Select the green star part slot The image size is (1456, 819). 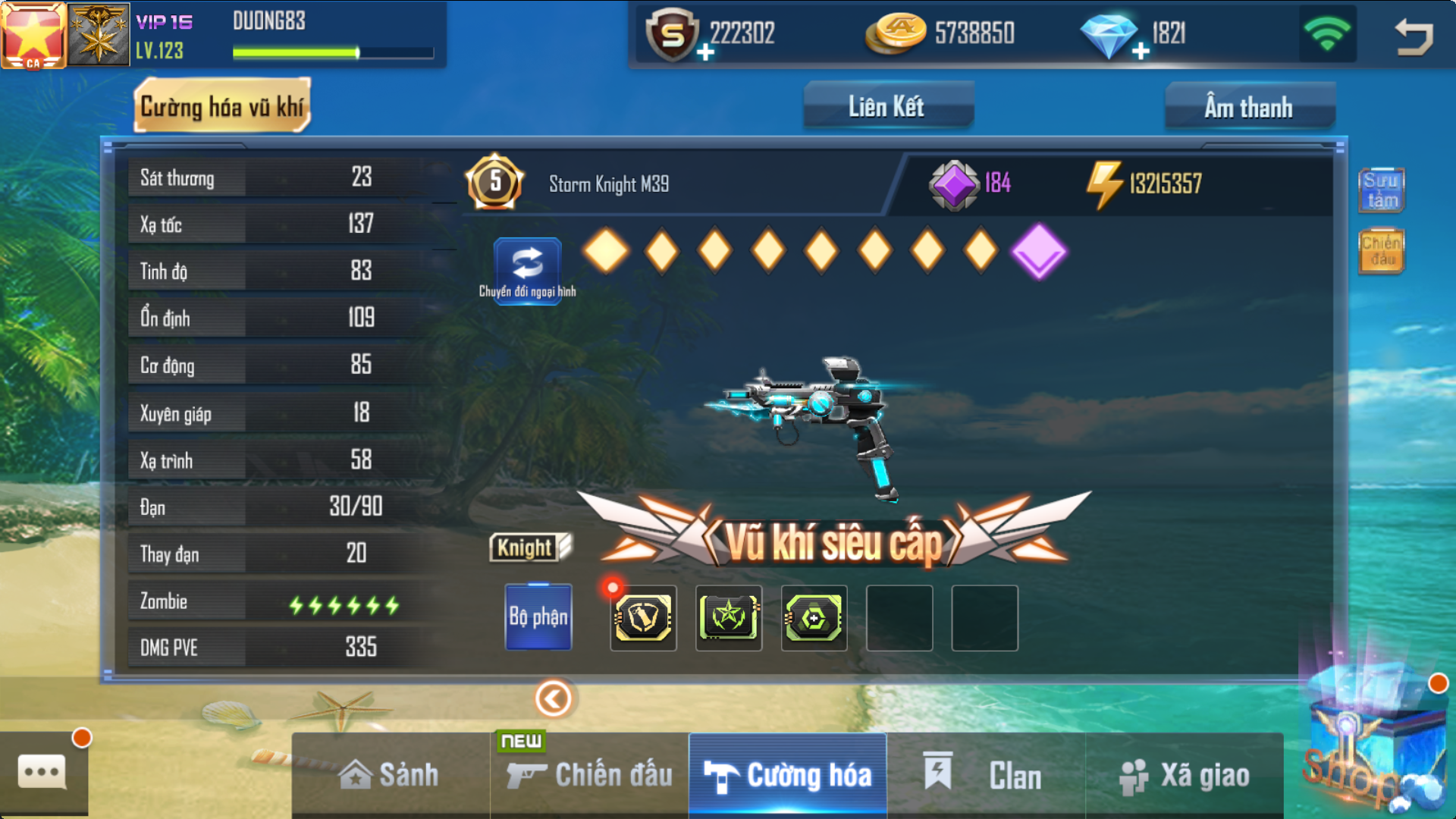click(x=729, y=617)
